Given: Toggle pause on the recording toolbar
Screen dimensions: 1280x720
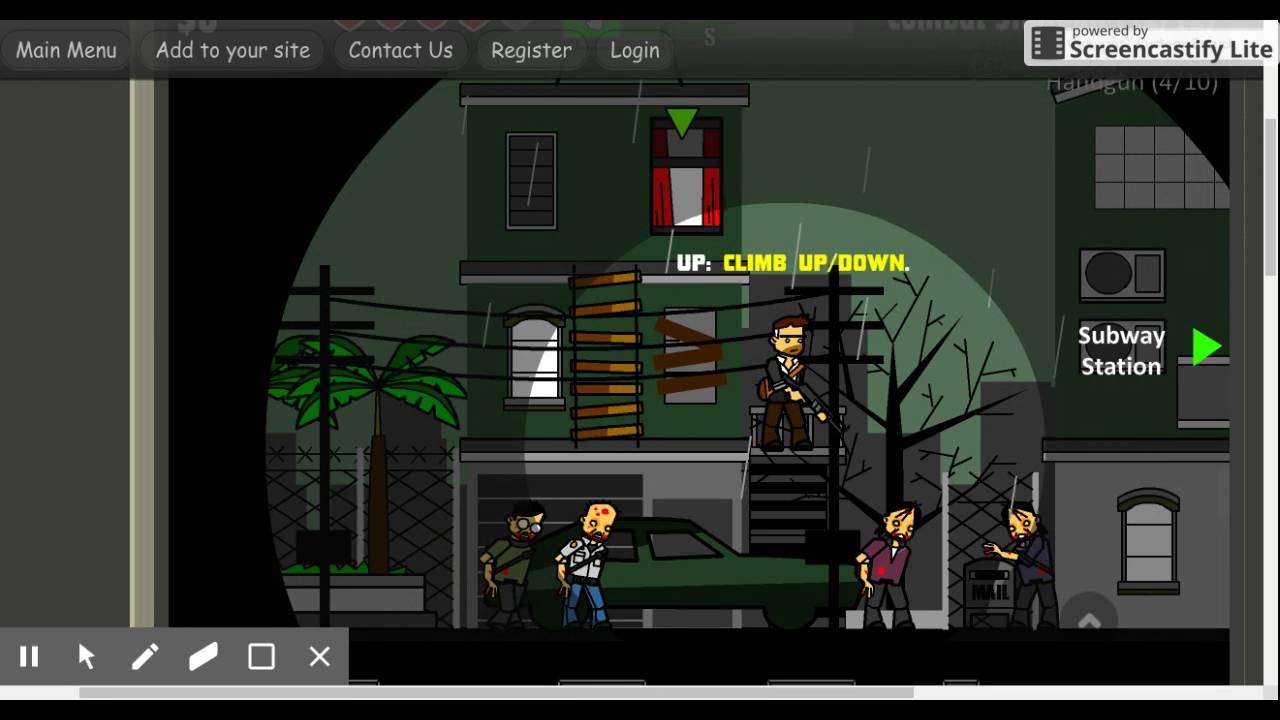Looking at the screenshot, I should pyautogui.click(x=29, y=656).
